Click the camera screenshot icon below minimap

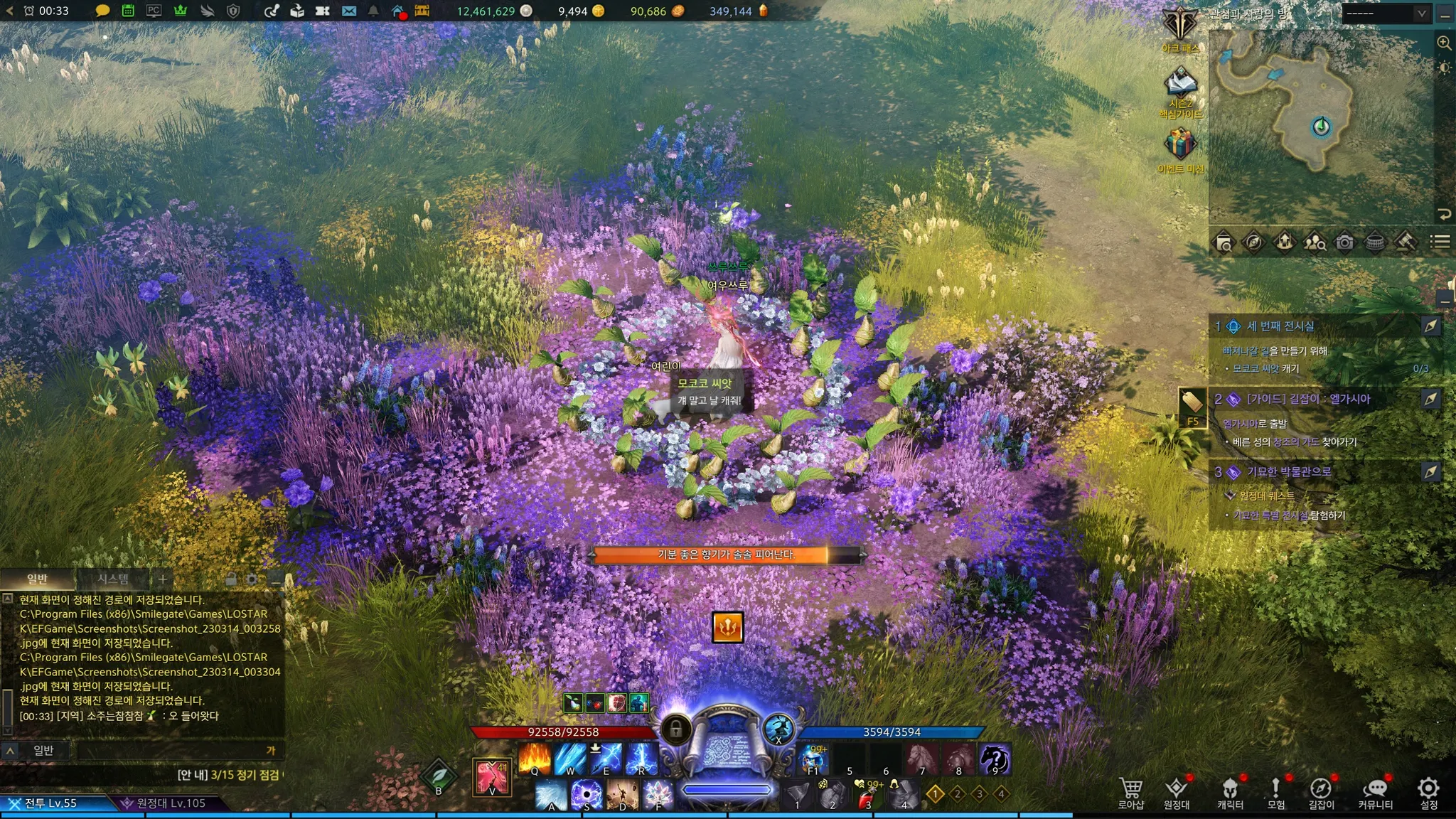tap(1344, 242)
